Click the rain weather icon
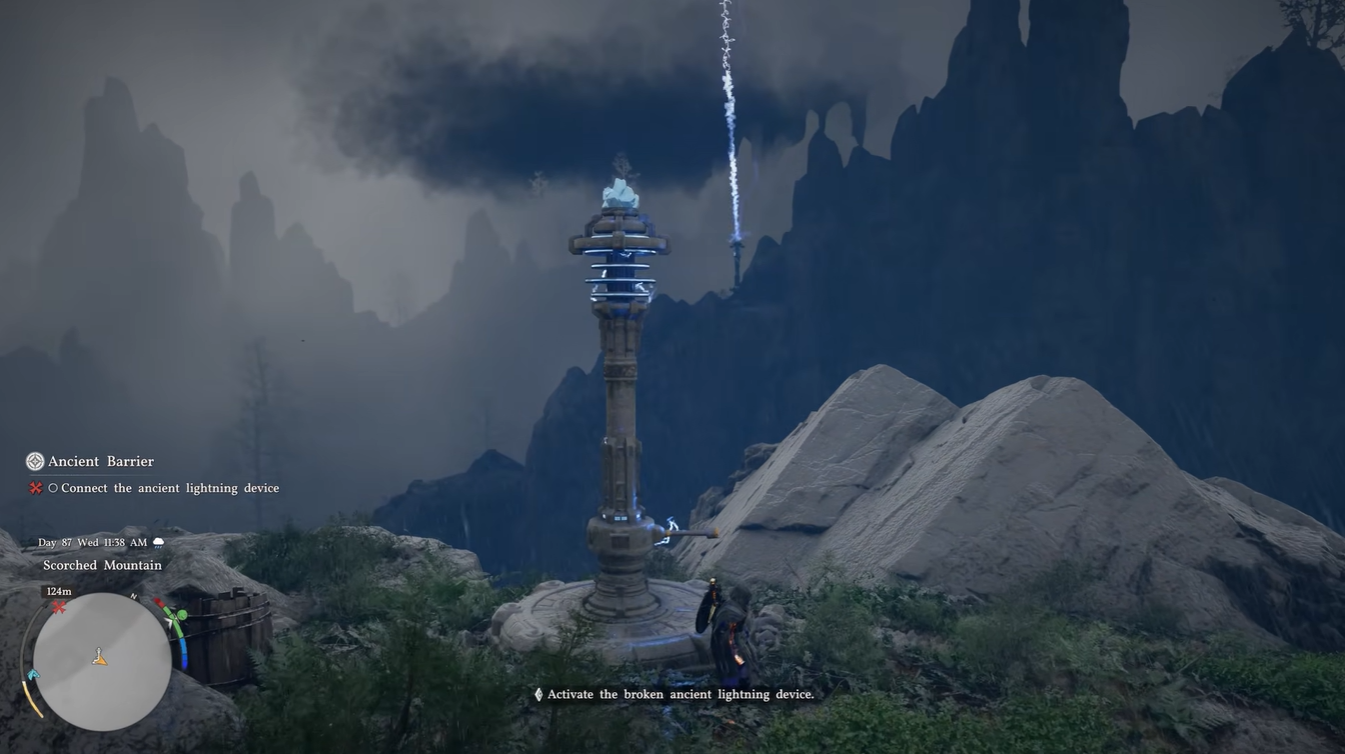The image size is (1345, 754). (x=158, y=543)
